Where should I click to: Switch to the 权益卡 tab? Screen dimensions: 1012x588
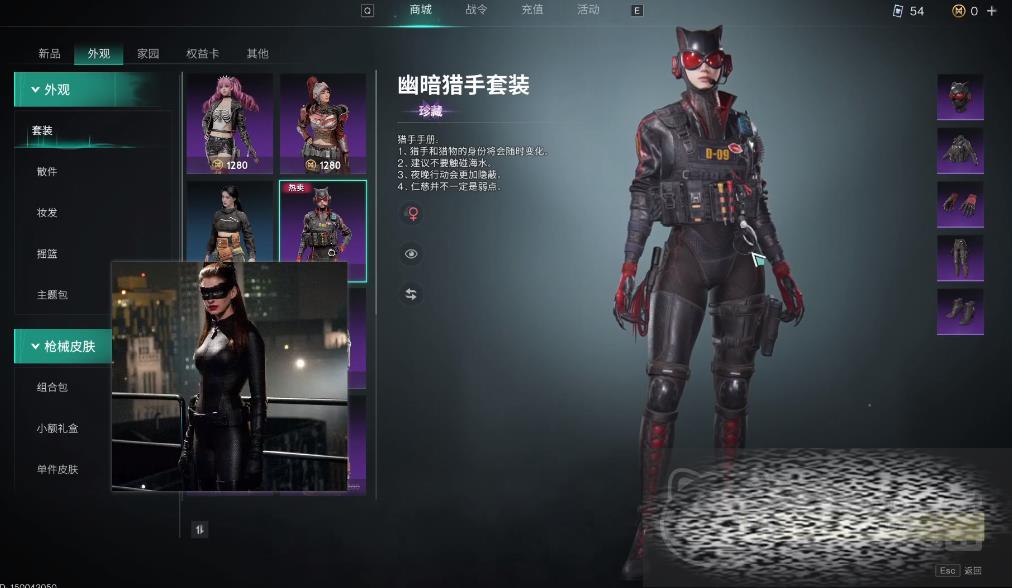point(203,54)
